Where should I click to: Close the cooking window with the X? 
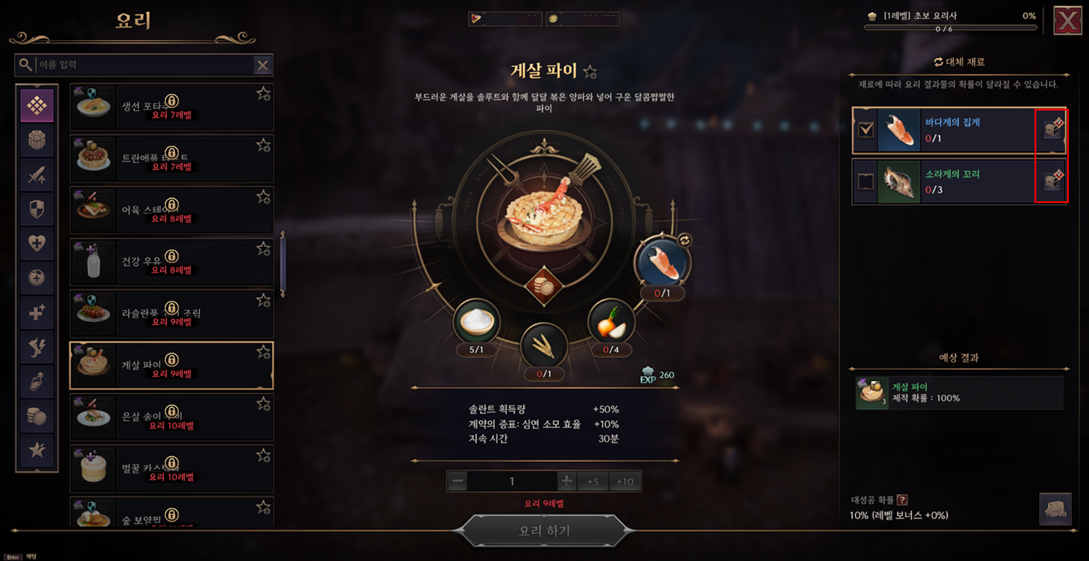tap(1066, 20)
